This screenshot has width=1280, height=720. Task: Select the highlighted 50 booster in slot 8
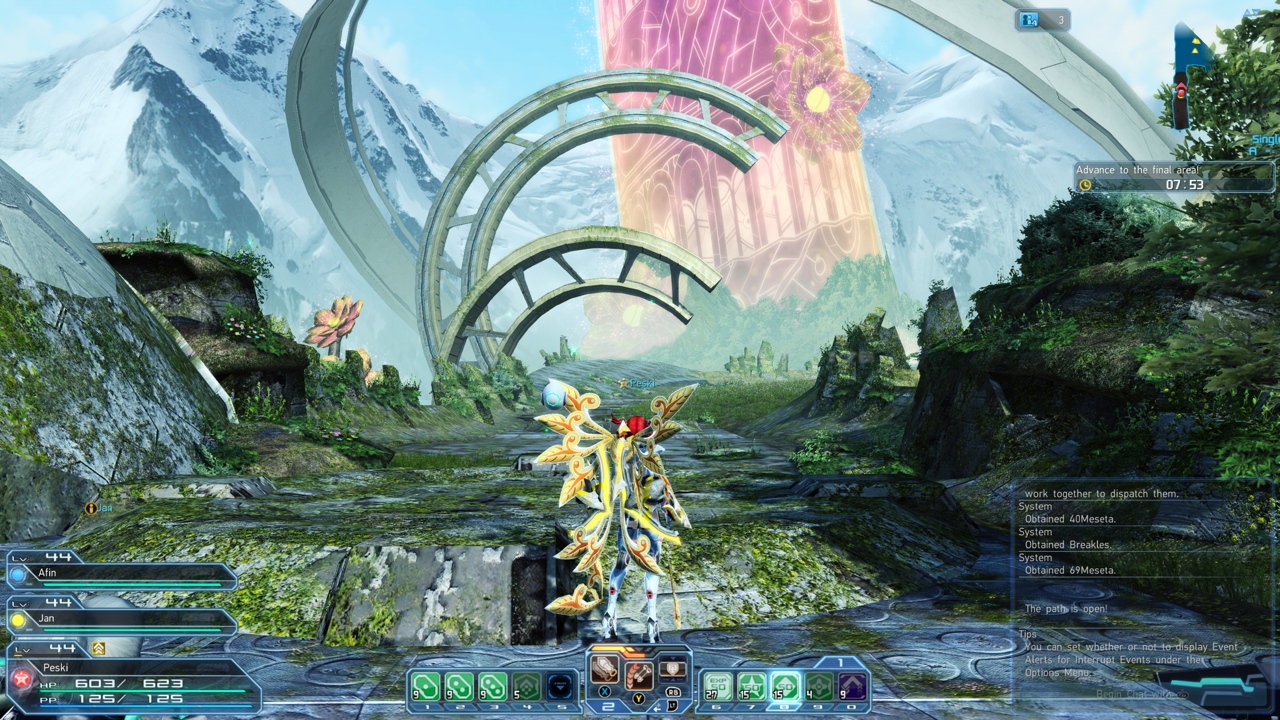point(785,687)
